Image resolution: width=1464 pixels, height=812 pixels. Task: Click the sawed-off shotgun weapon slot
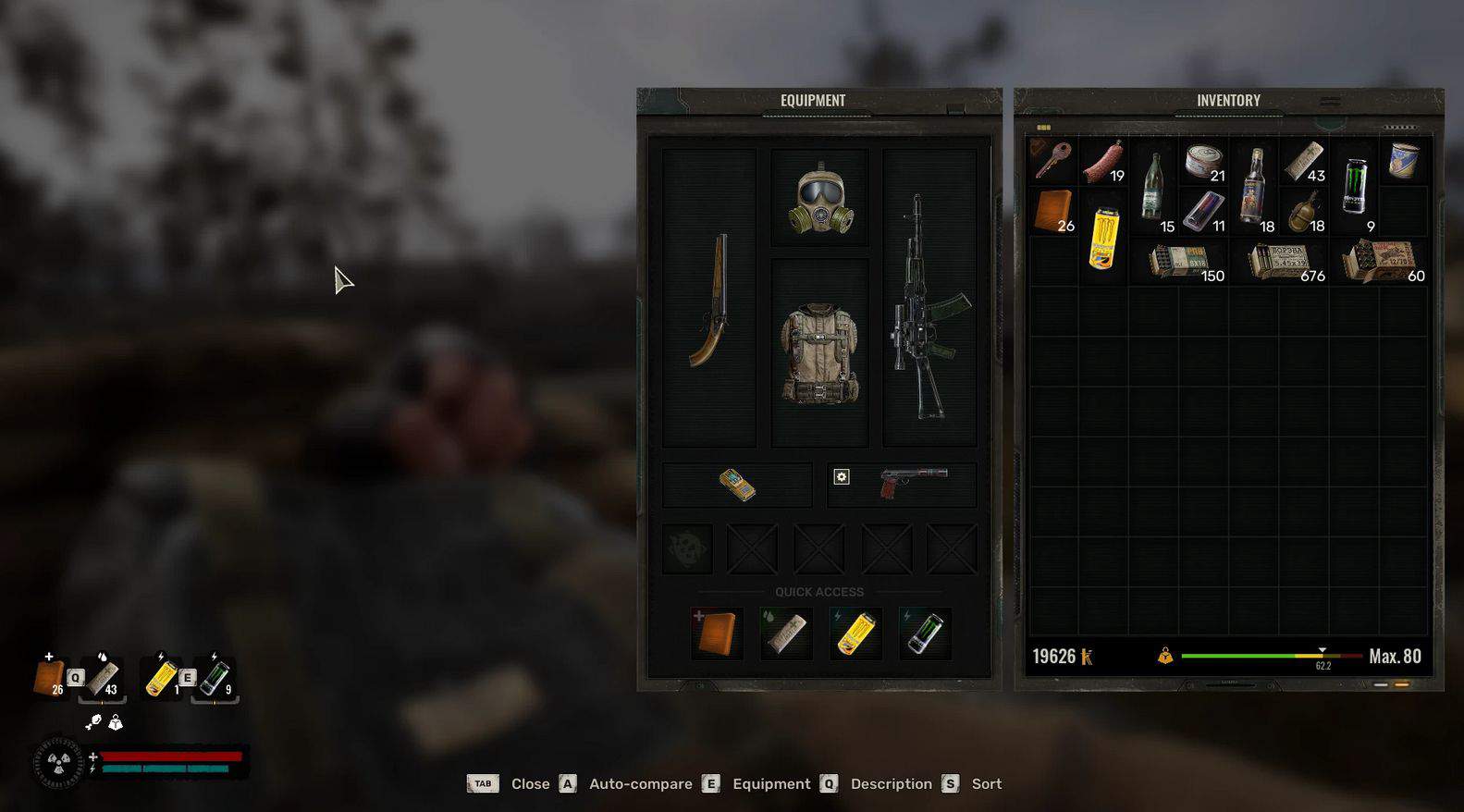point(709,300)
